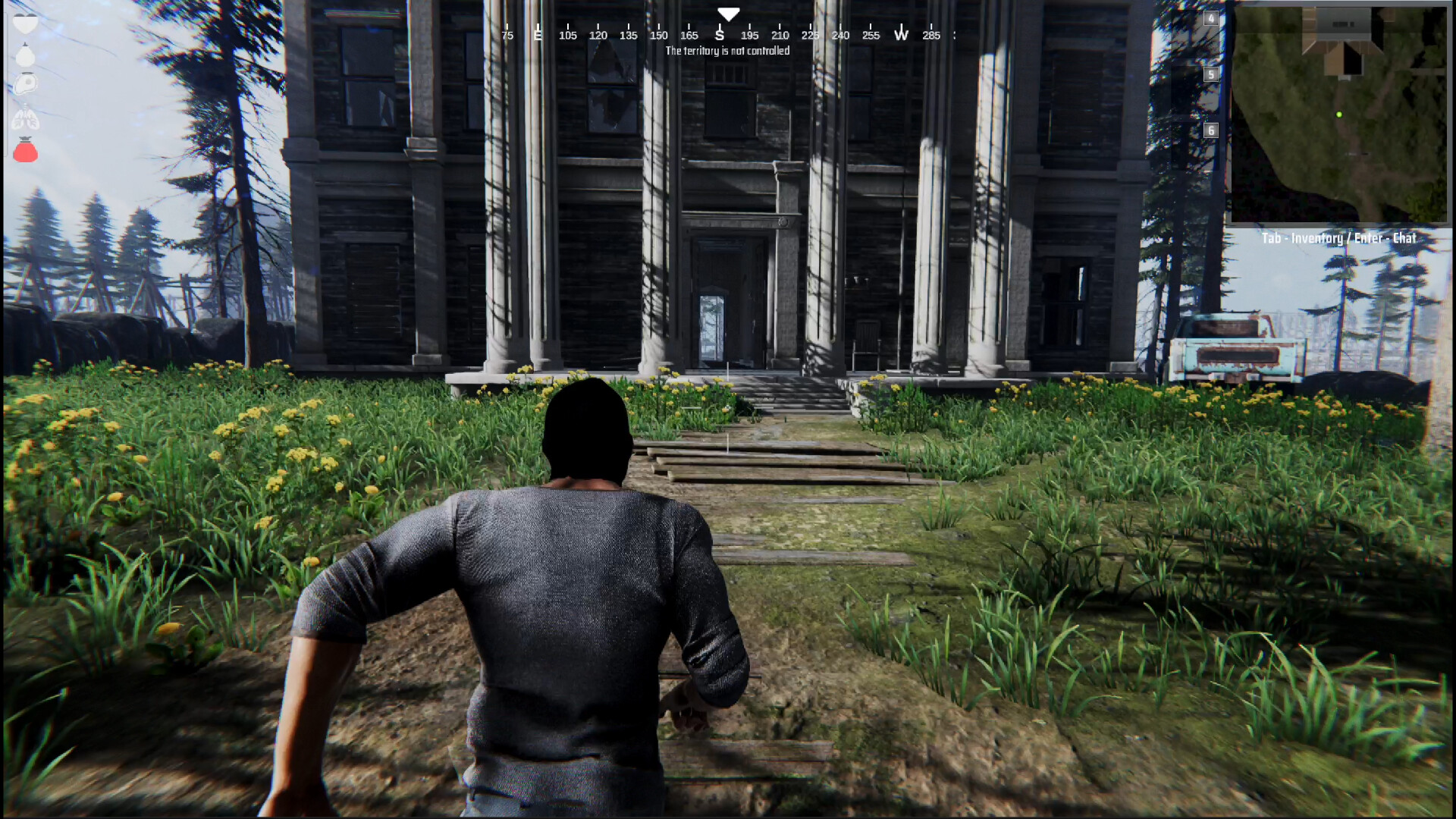Click the territory is not controlled message
1456x819 pixels.
[x=726, y=51]
